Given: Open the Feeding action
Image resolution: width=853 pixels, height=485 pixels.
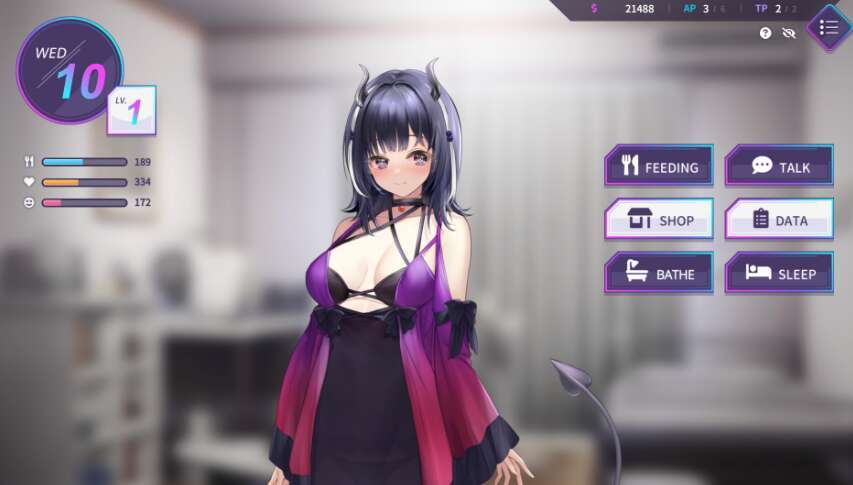Looking at the screenshot, I should point(659,166).
